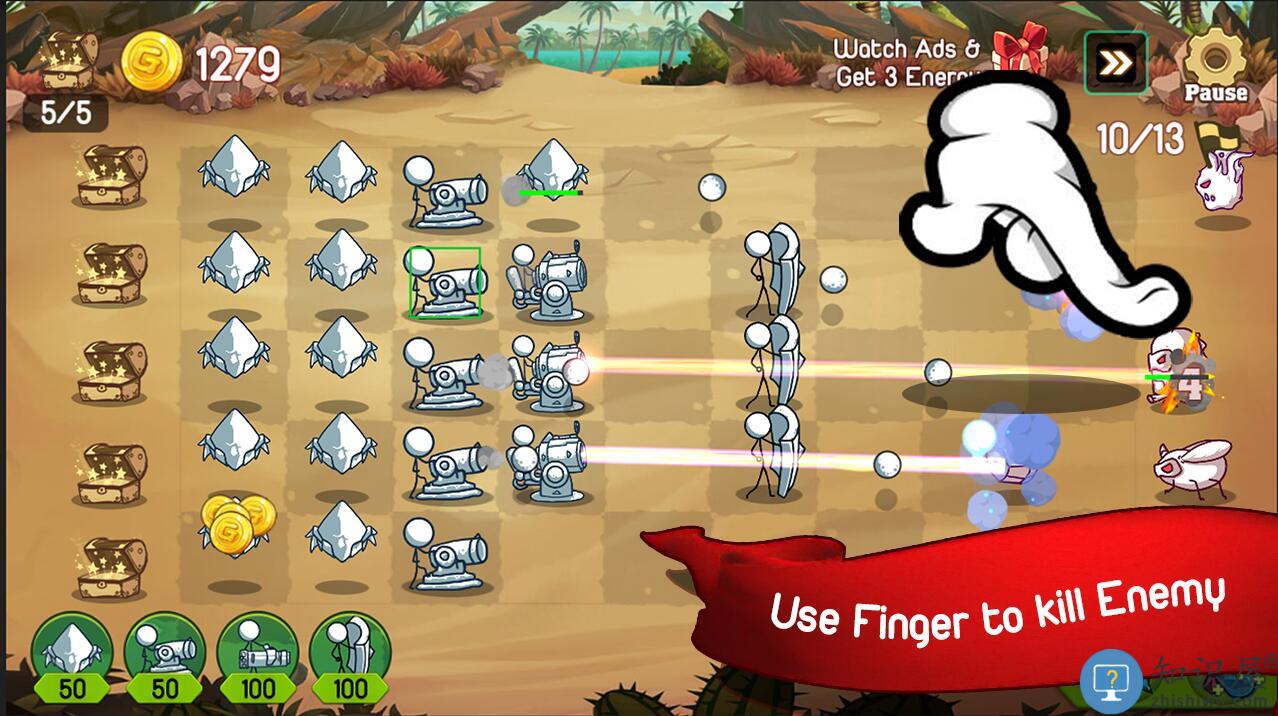Open the Pause gear button
Viewport: 1278px width, 716px height.
1214,63
